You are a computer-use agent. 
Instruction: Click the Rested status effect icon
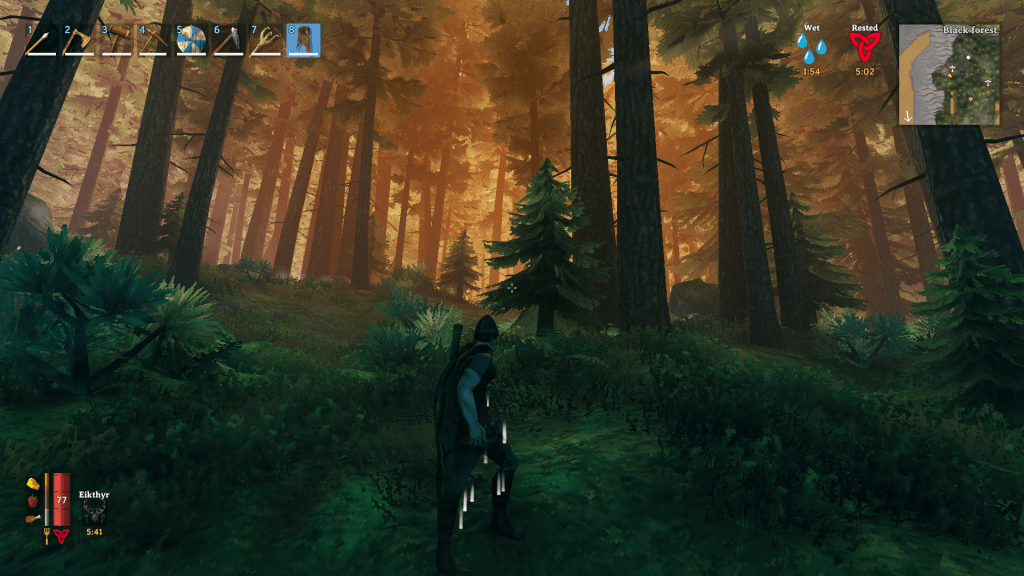coord(865,46)
